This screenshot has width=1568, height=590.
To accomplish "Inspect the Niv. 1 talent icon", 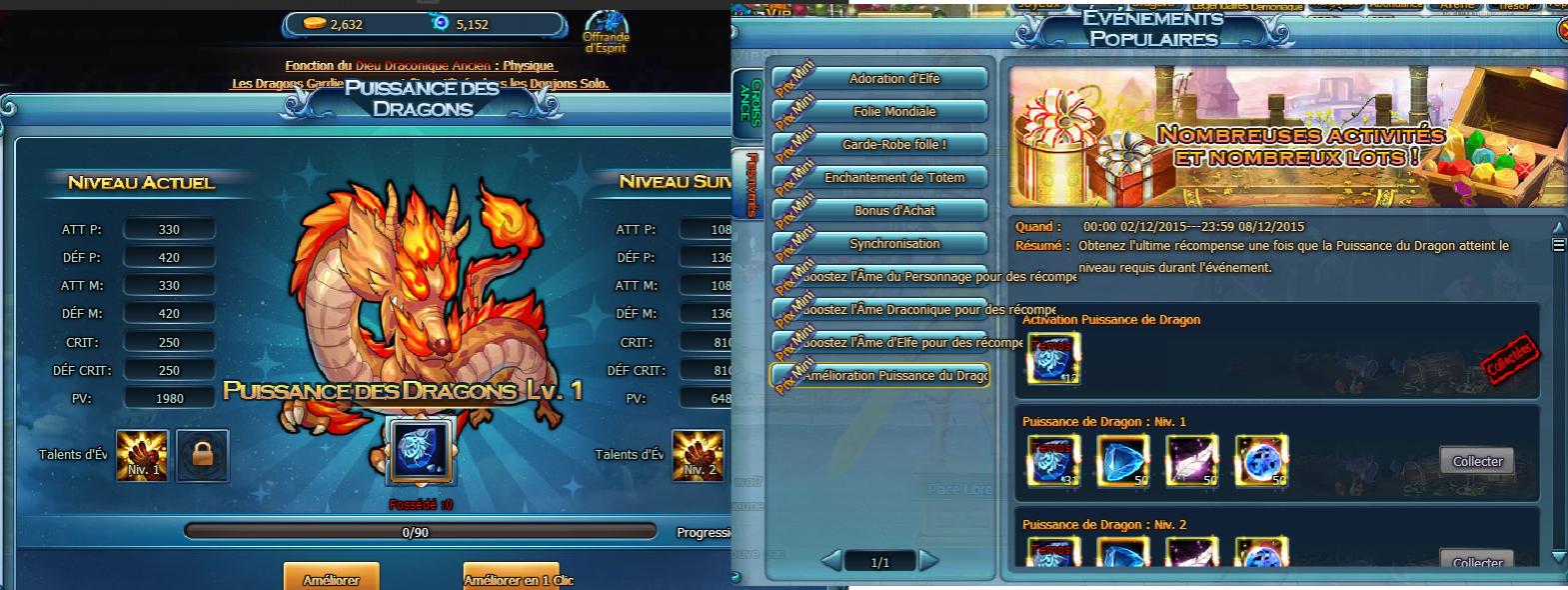I will pos(142,455).
